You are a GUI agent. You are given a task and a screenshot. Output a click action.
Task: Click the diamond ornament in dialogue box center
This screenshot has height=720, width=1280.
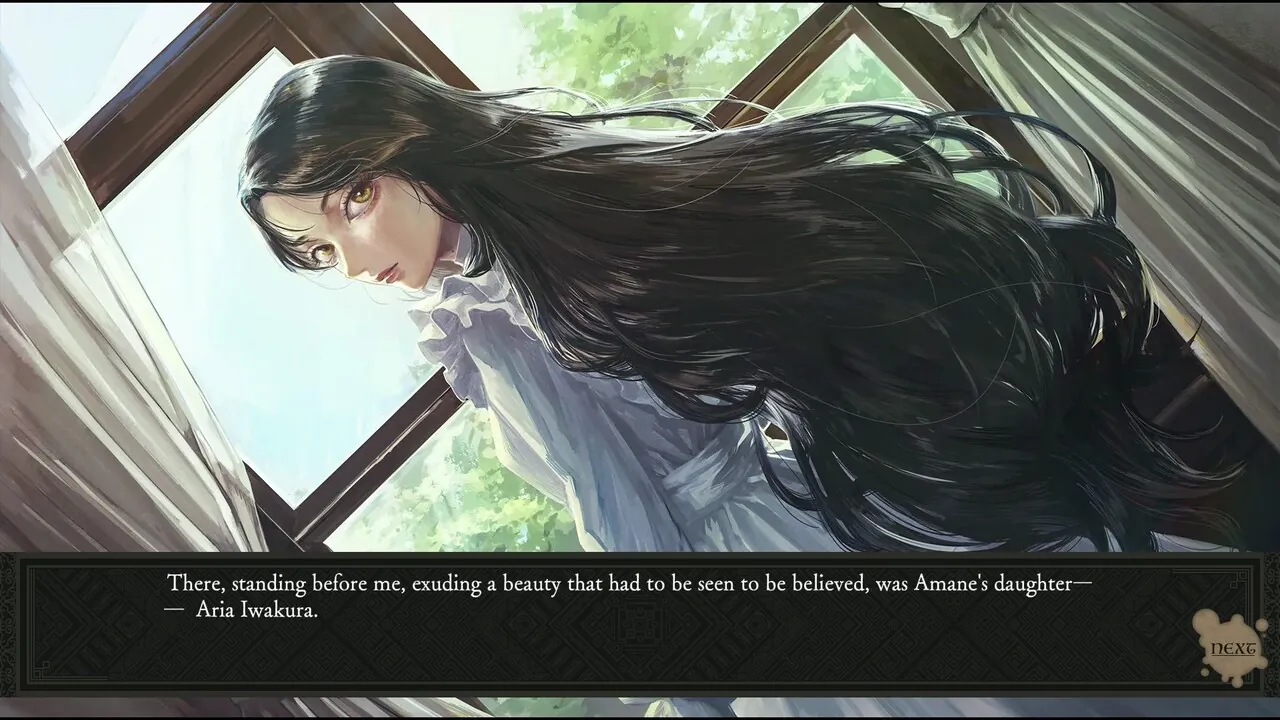(640, 625)
